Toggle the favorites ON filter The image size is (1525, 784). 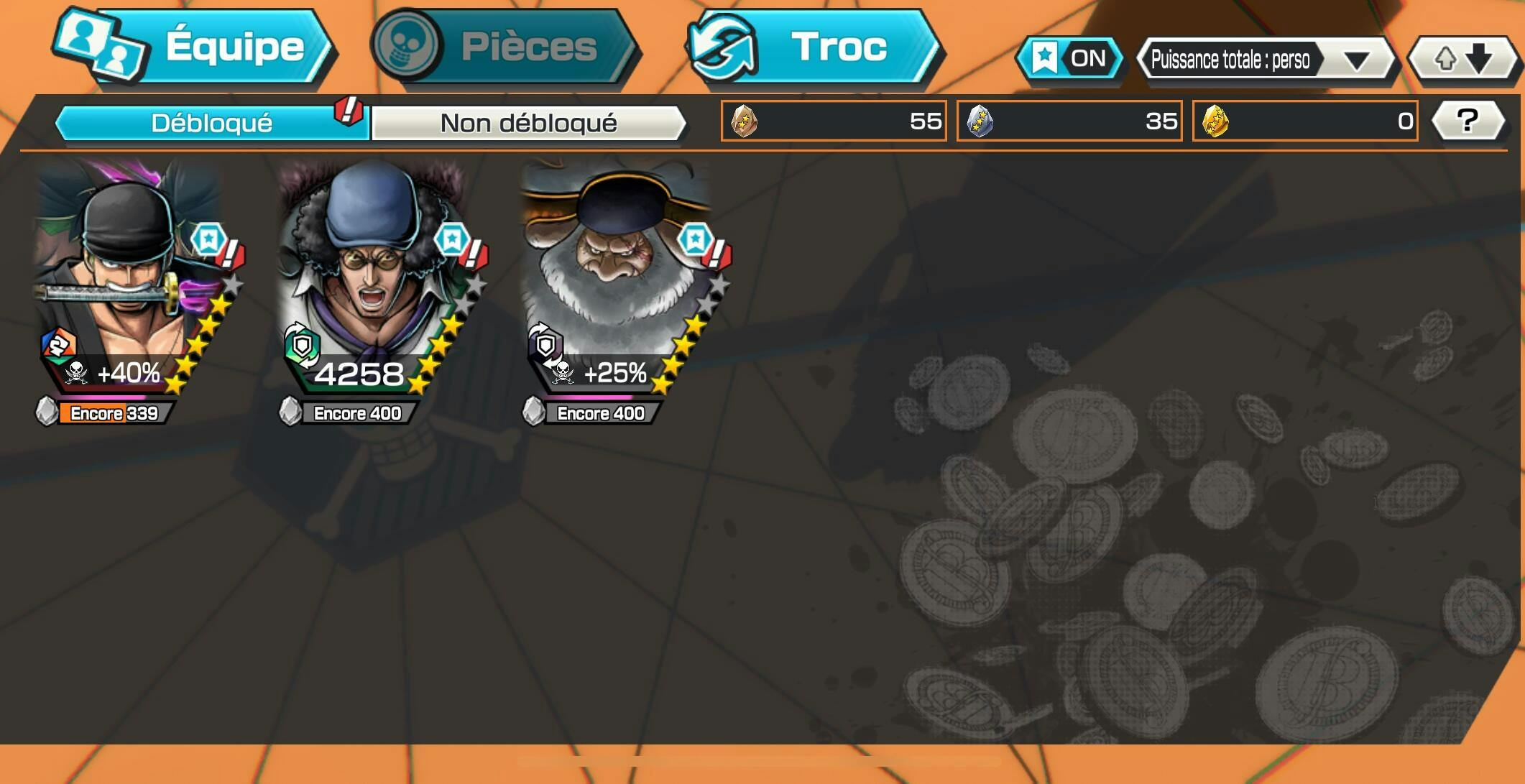click(x=1071, y=58)
